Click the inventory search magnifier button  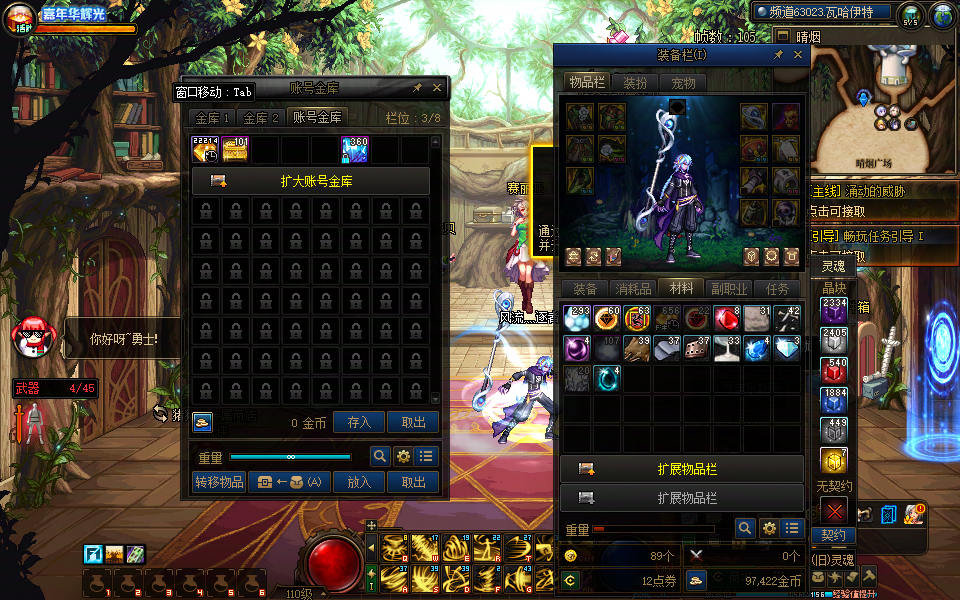click(745, 528)
